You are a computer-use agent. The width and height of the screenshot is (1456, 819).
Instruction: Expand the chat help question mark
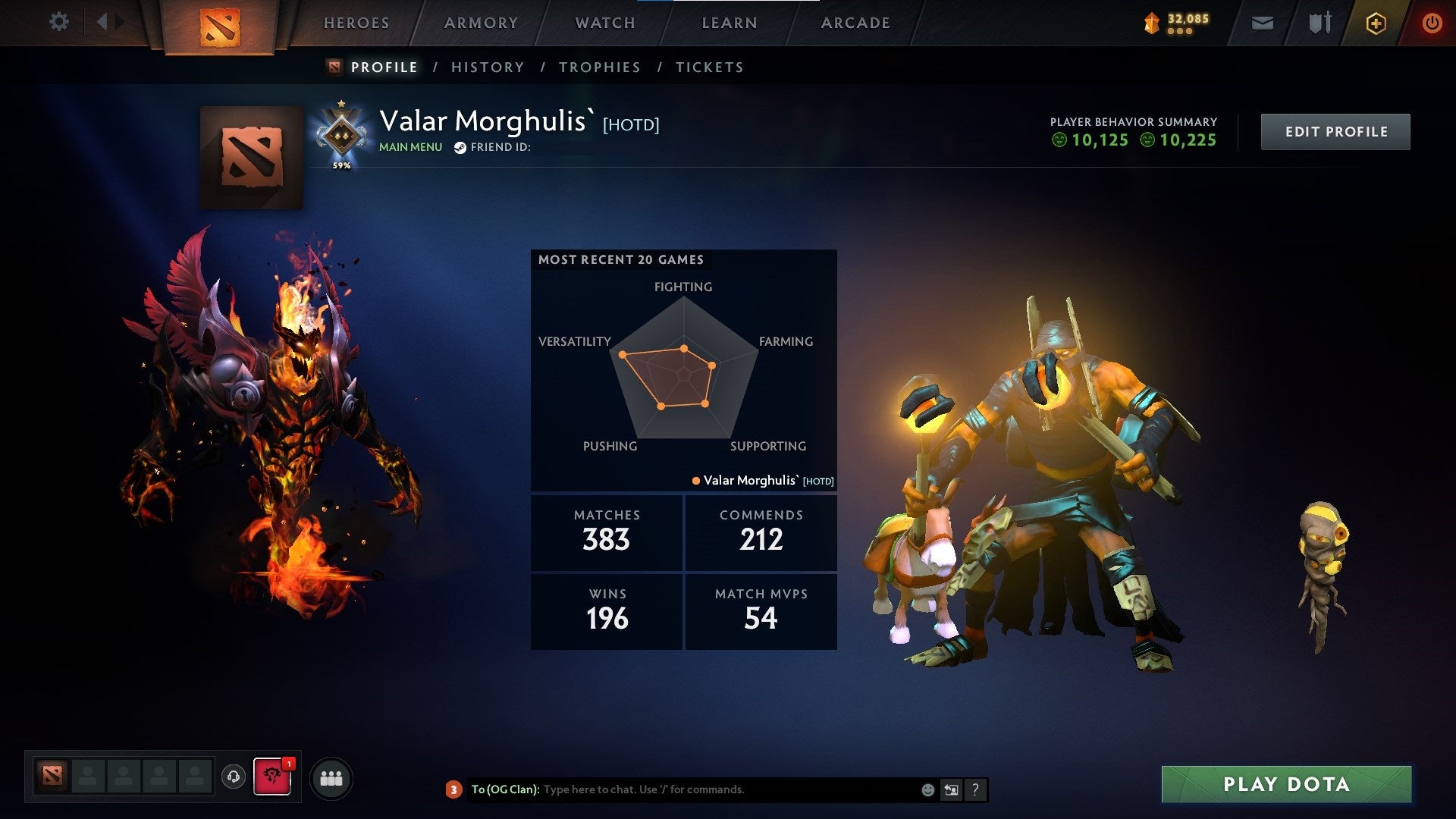click(x=974, y=789)
